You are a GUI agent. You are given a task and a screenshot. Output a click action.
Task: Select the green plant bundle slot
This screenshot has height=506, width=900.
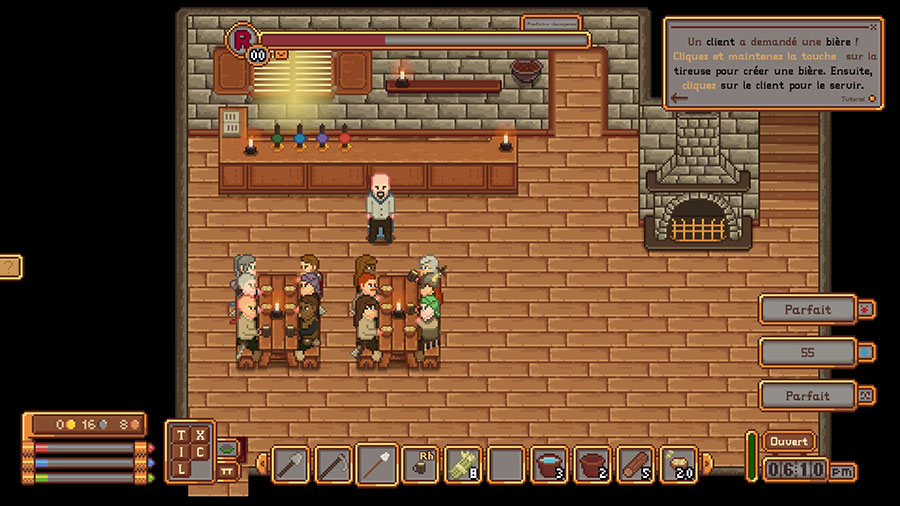(463, 465)
